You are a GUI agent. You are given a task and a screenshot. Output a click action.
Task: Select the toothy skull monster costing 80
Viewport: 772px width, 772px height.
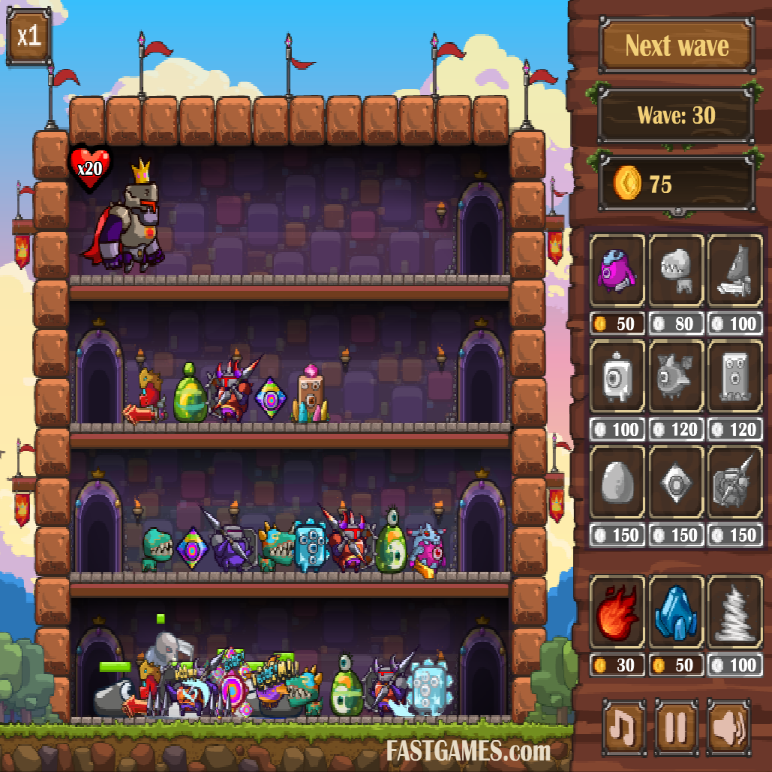coord(677,271)
